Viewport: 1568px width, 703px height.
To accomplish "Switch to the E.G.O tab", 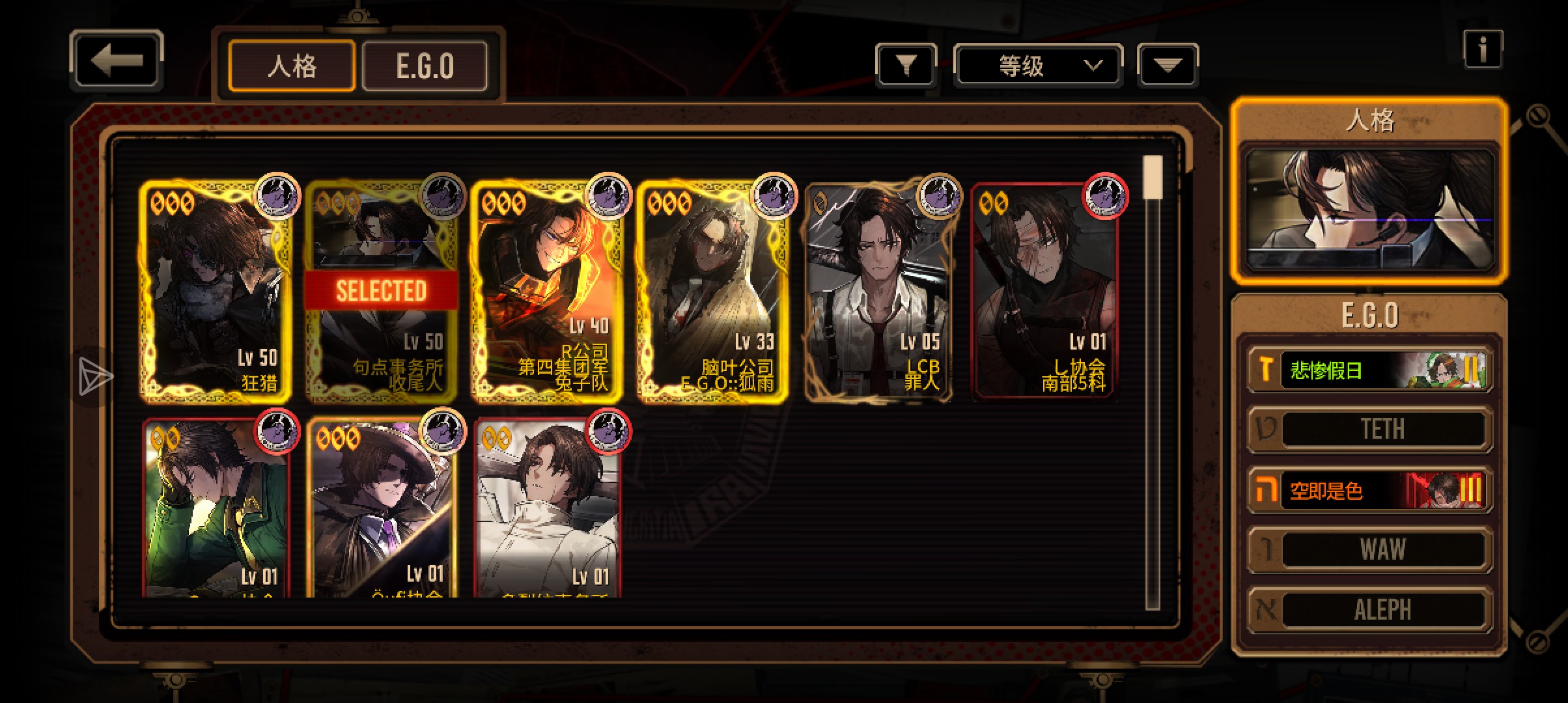I will pos(425,66).
